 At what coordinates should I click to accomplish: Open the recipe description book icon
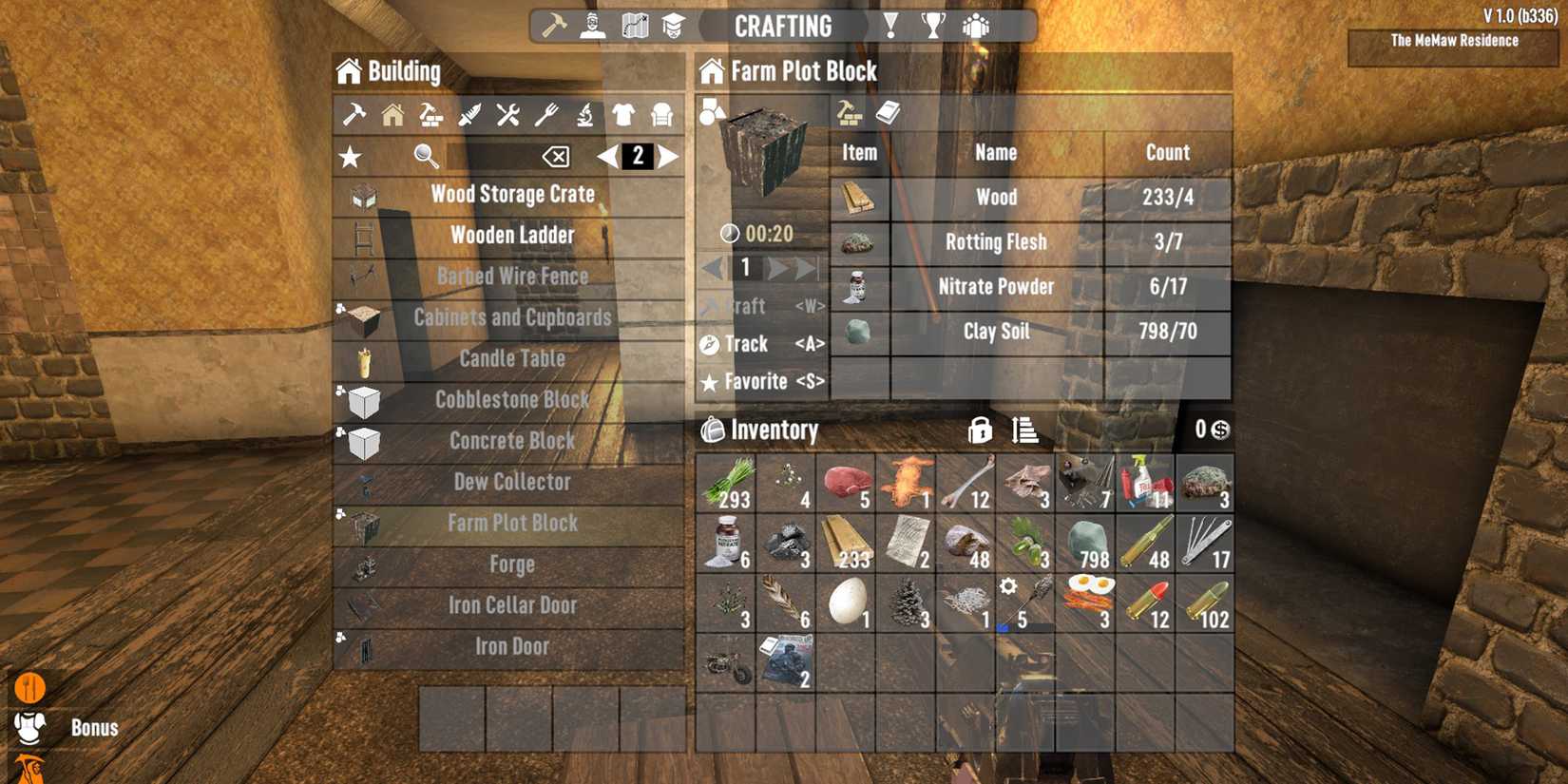pos(888,112)
